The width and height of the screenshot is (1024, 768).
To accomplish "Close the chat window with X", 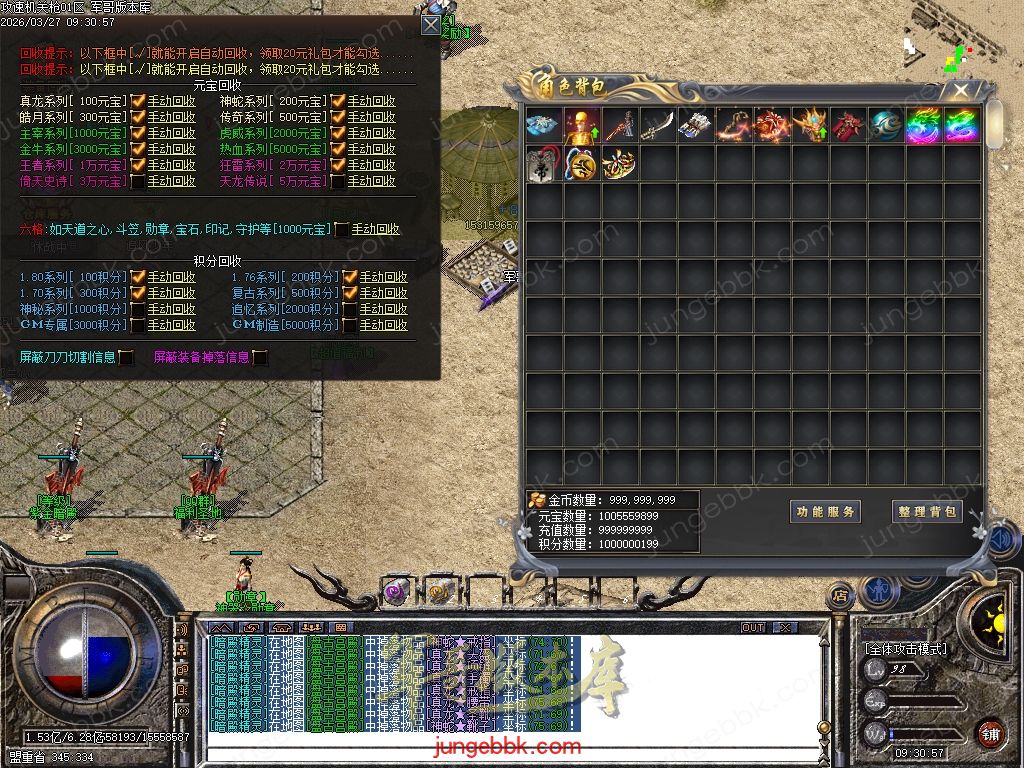I will click(785, 628).
